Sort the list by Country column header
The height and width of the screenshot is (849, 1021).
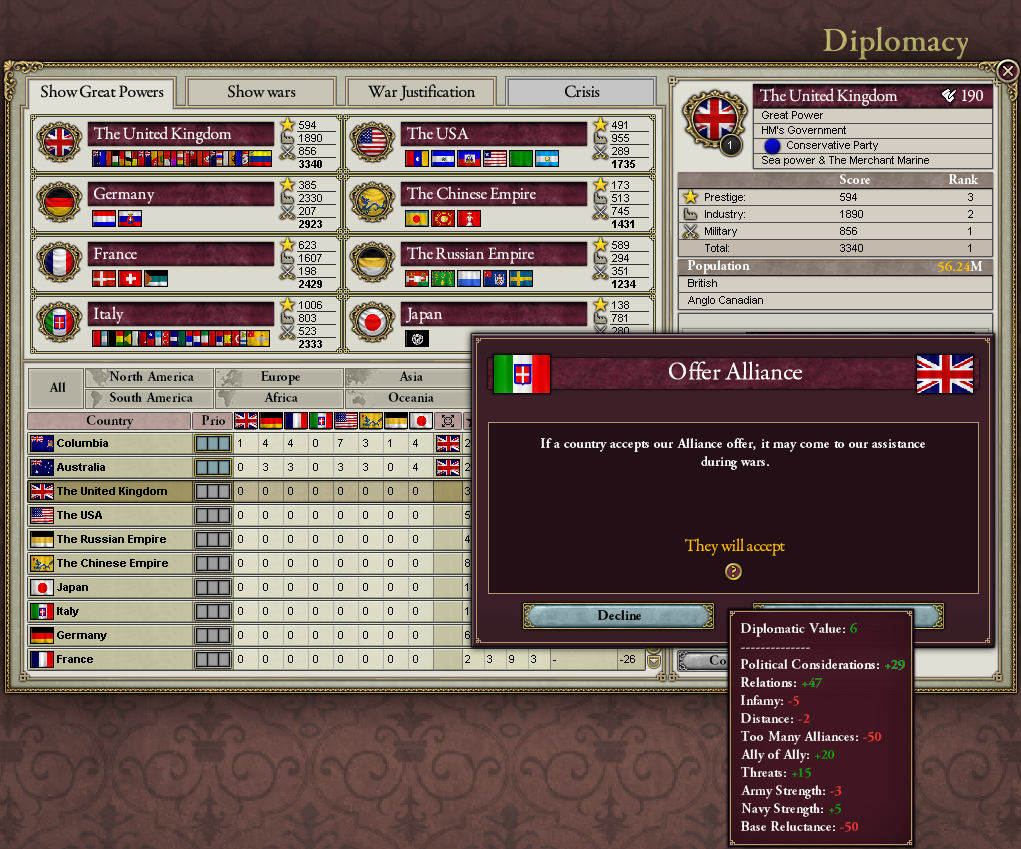[110, 421]
